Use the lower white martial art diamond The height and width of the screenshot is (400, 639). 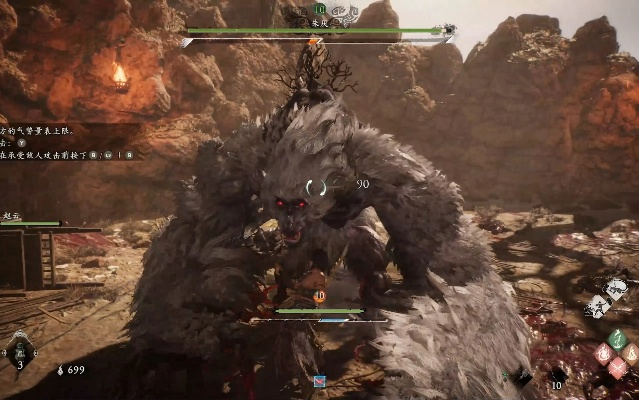pos(594,306)
